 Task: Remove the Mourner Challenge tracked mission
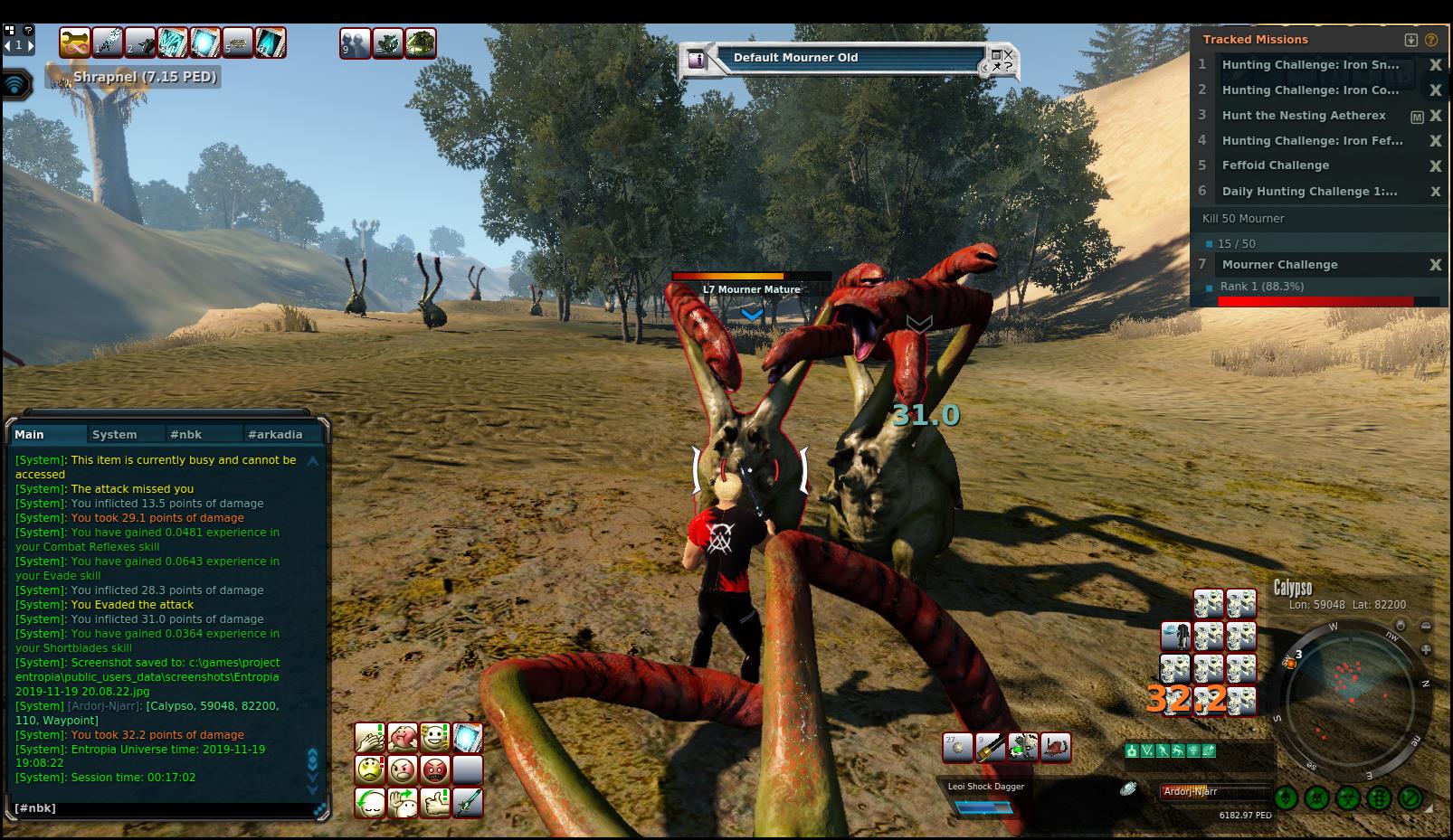1435,265
